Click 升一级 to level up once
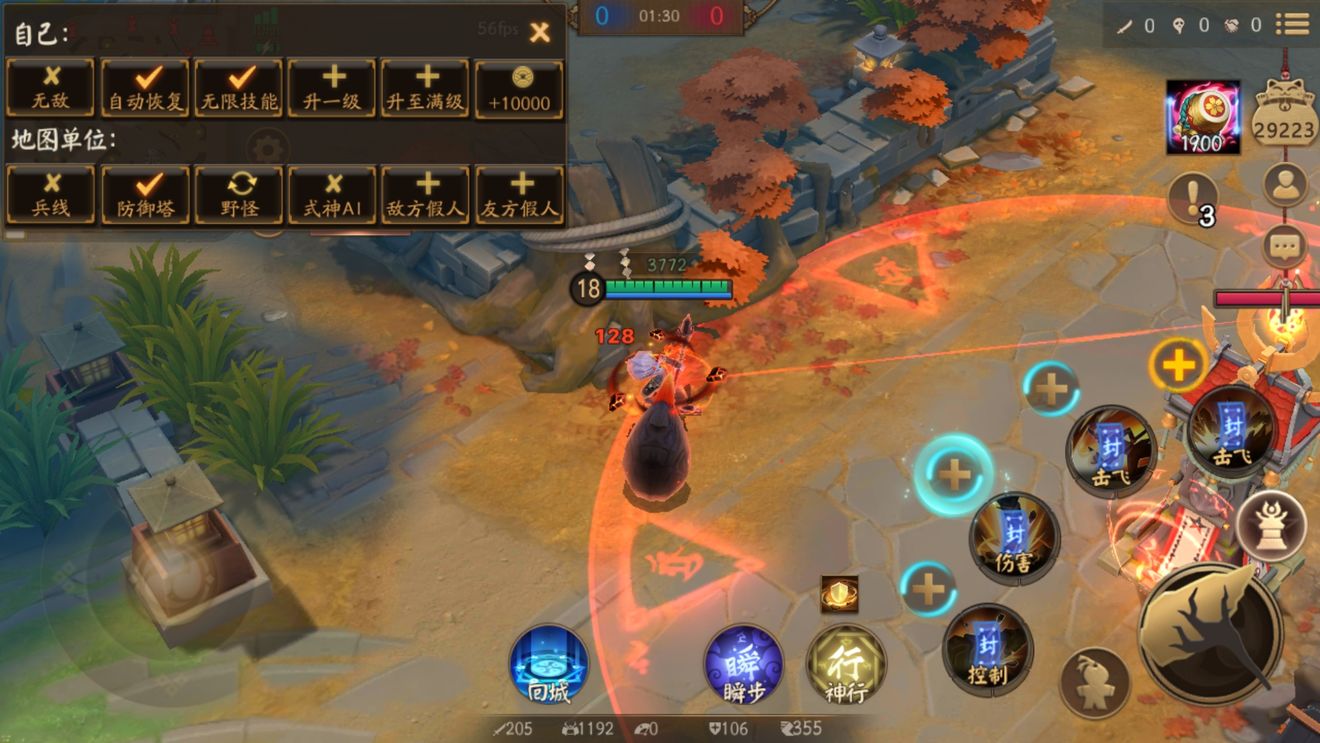The width and height of the screenshot is (1320, 743). [333, 88]
